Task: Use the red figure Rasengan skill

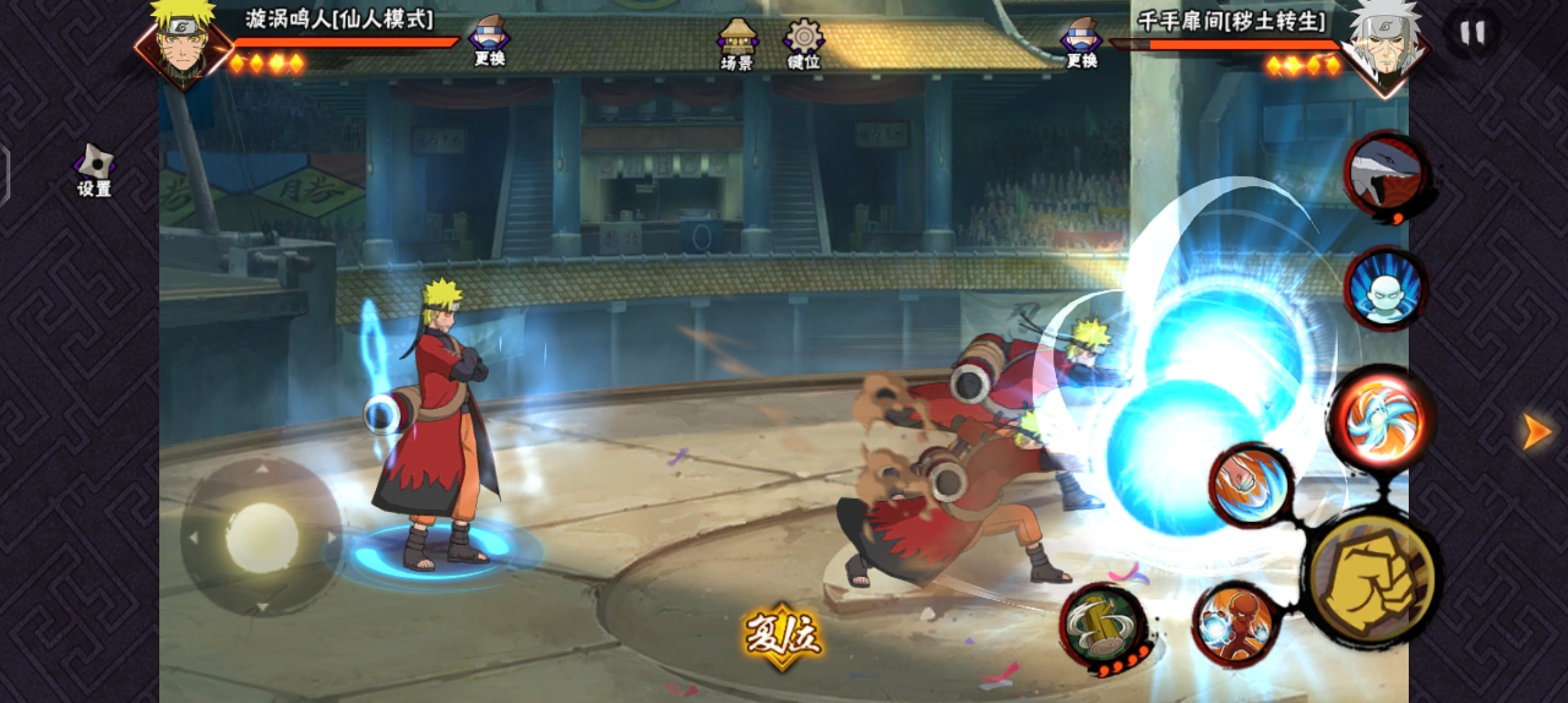Action: tap(1235, 624)
